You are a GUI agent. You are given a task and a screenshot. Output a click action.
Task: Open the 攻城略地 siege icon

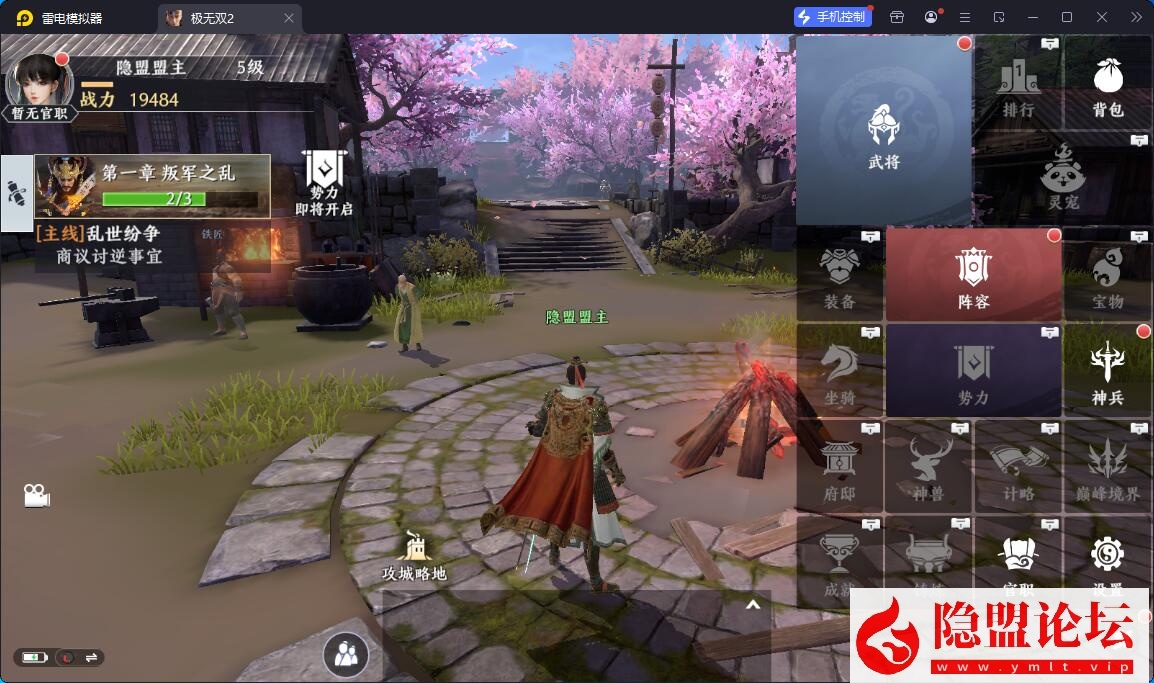point(414,556)
